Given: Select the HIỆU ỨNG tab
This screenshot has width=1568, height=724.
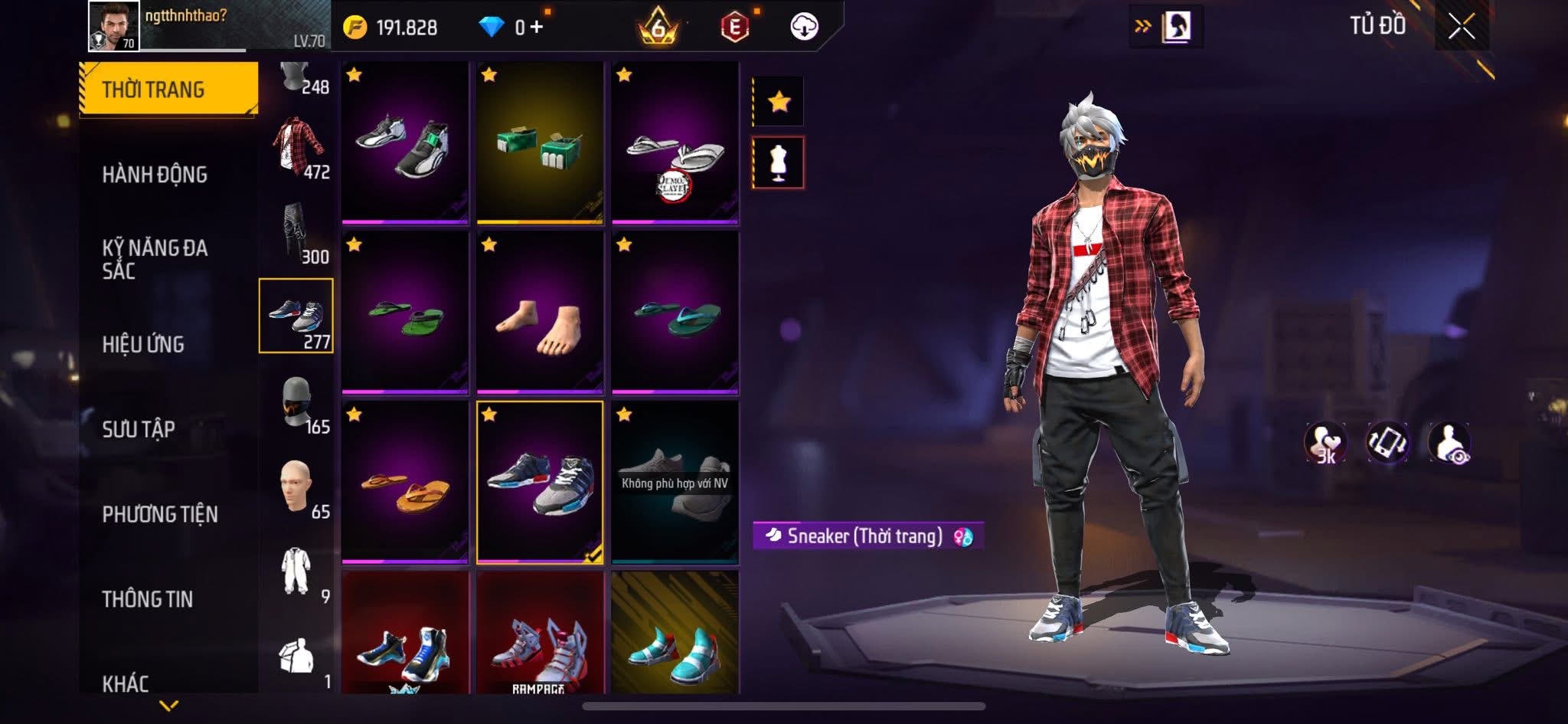Looking at the screenshot, I should 143,345.
